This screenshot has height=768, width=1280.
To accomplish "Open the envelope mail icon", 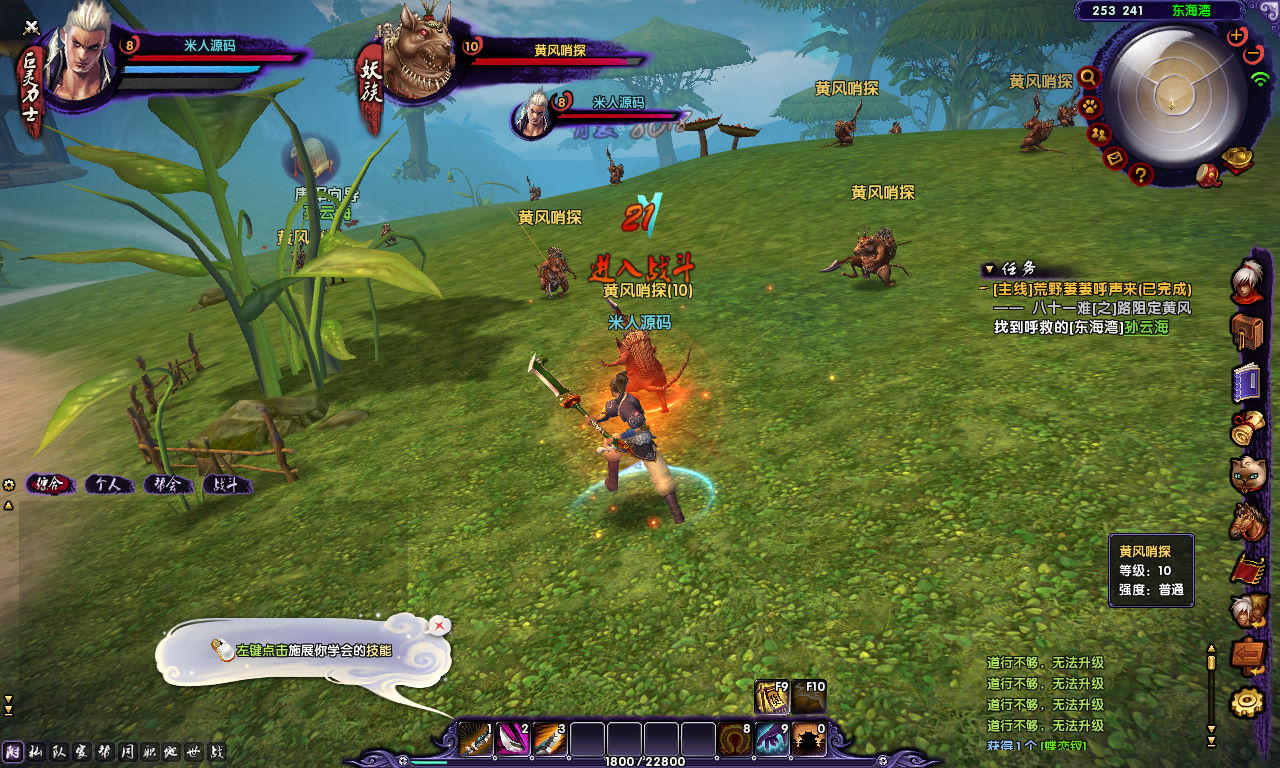I will tap(1116, 158).
